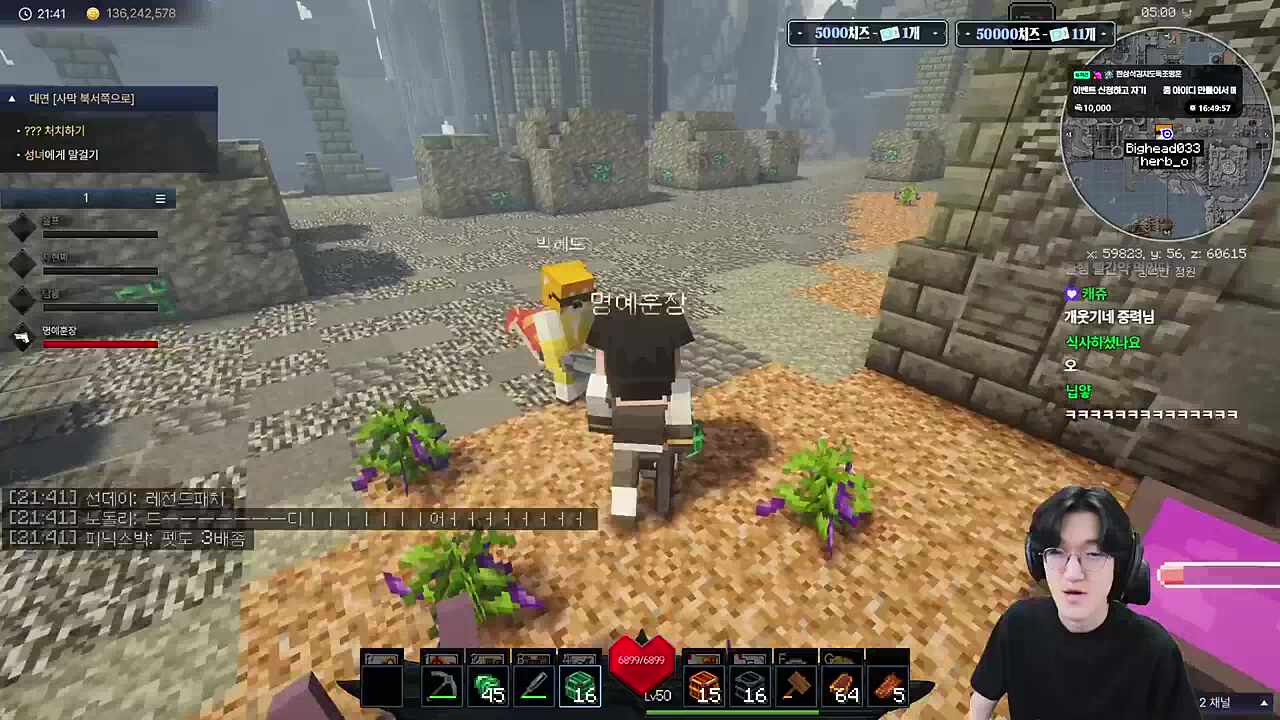The width and height of the screenshot is (1280, 720).
Task: Select the hotbar slot with 64 items
Action: pos(842,686)
